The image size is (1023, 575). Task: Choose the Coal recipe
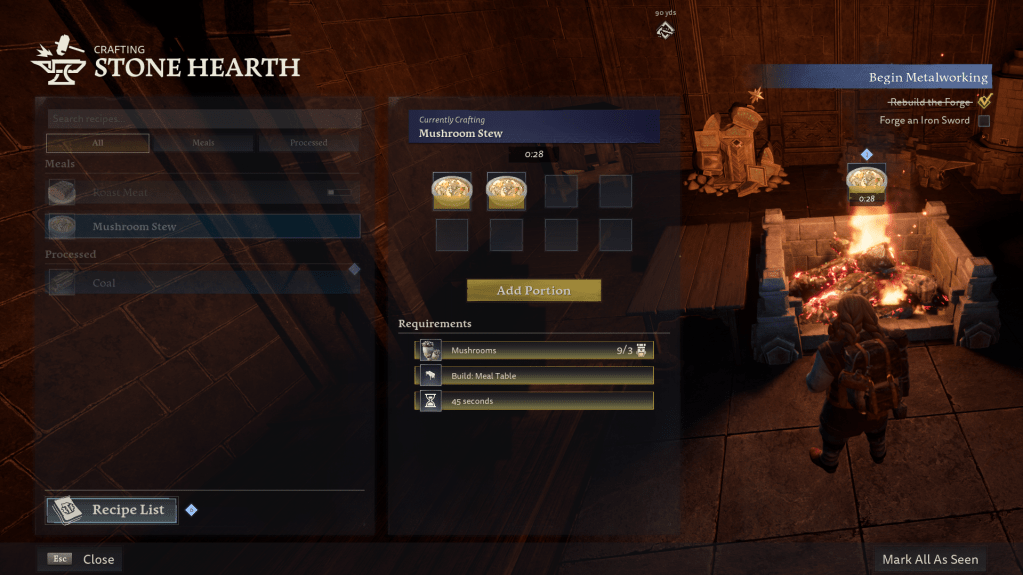(203, 283)
